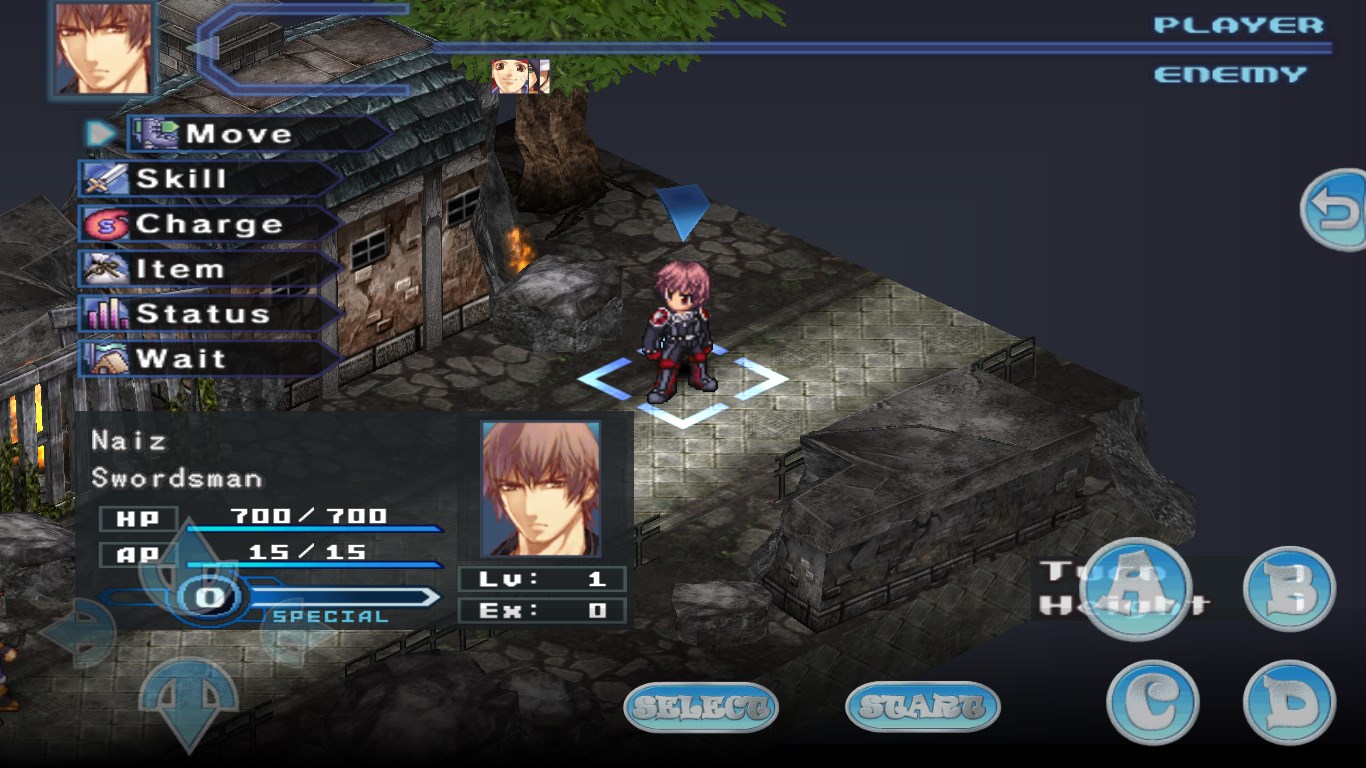
Task: Tap the SELECT button
Action: 701,707
